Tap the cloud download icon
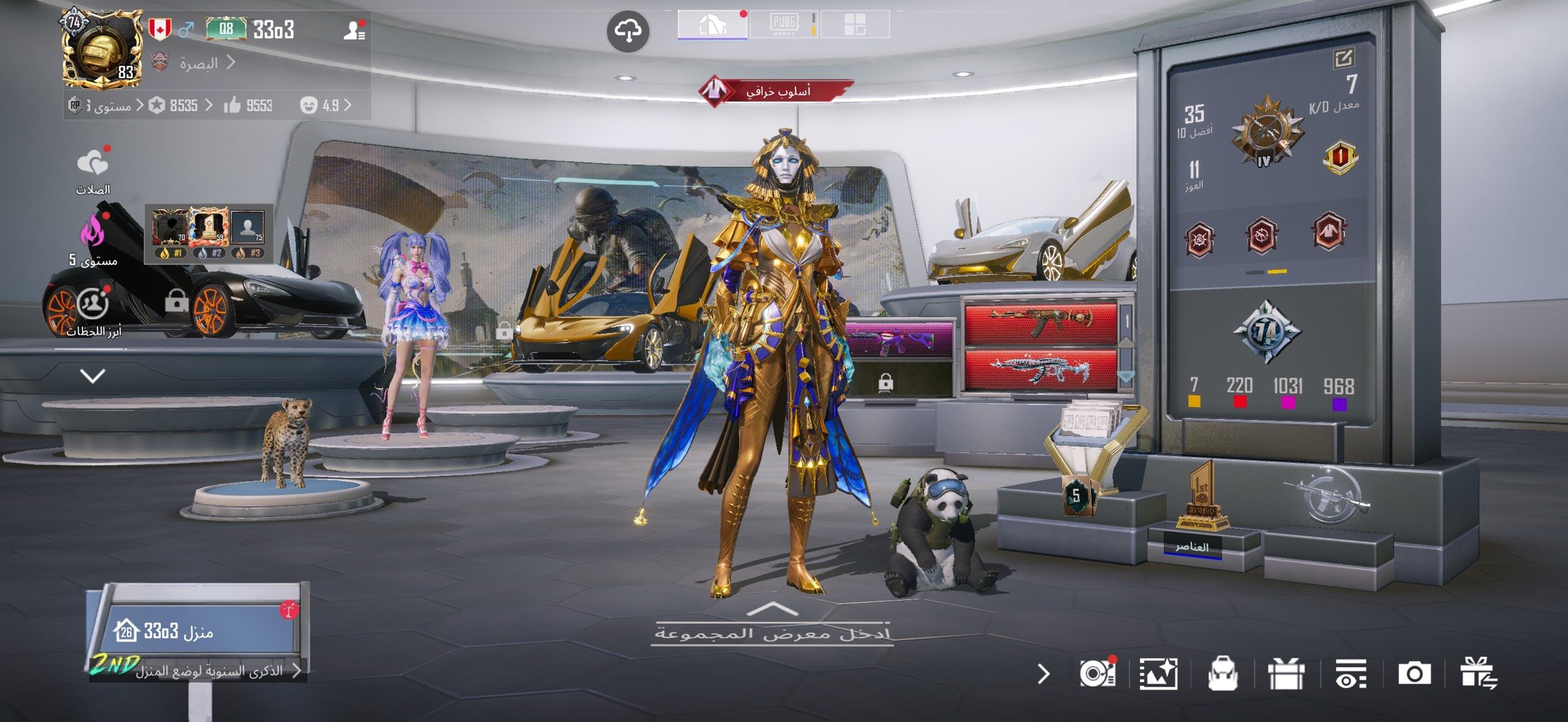 [x=627, y=31]
